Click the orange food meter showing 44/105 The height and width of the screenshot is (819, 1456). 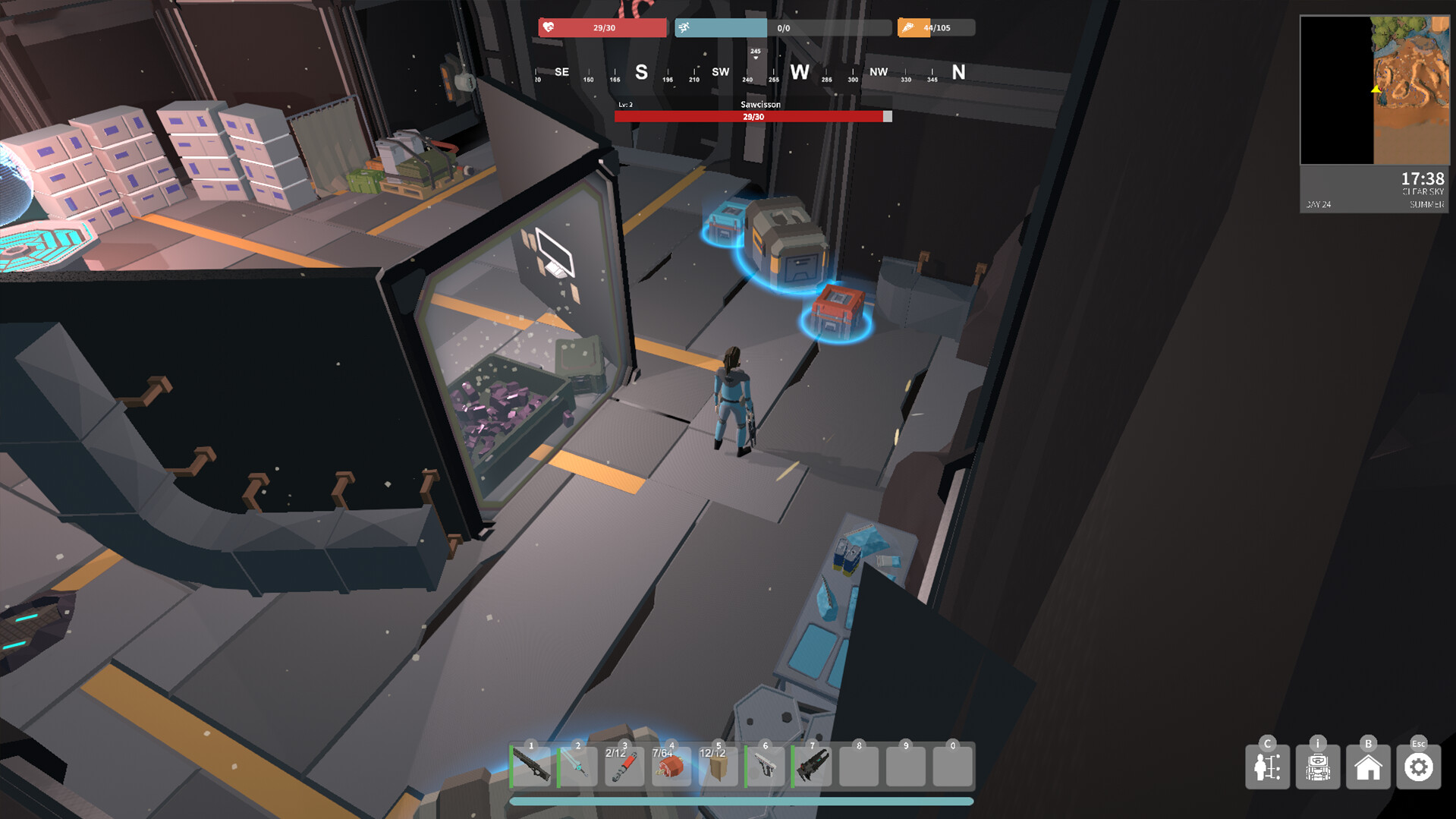[x=936, y=27]
